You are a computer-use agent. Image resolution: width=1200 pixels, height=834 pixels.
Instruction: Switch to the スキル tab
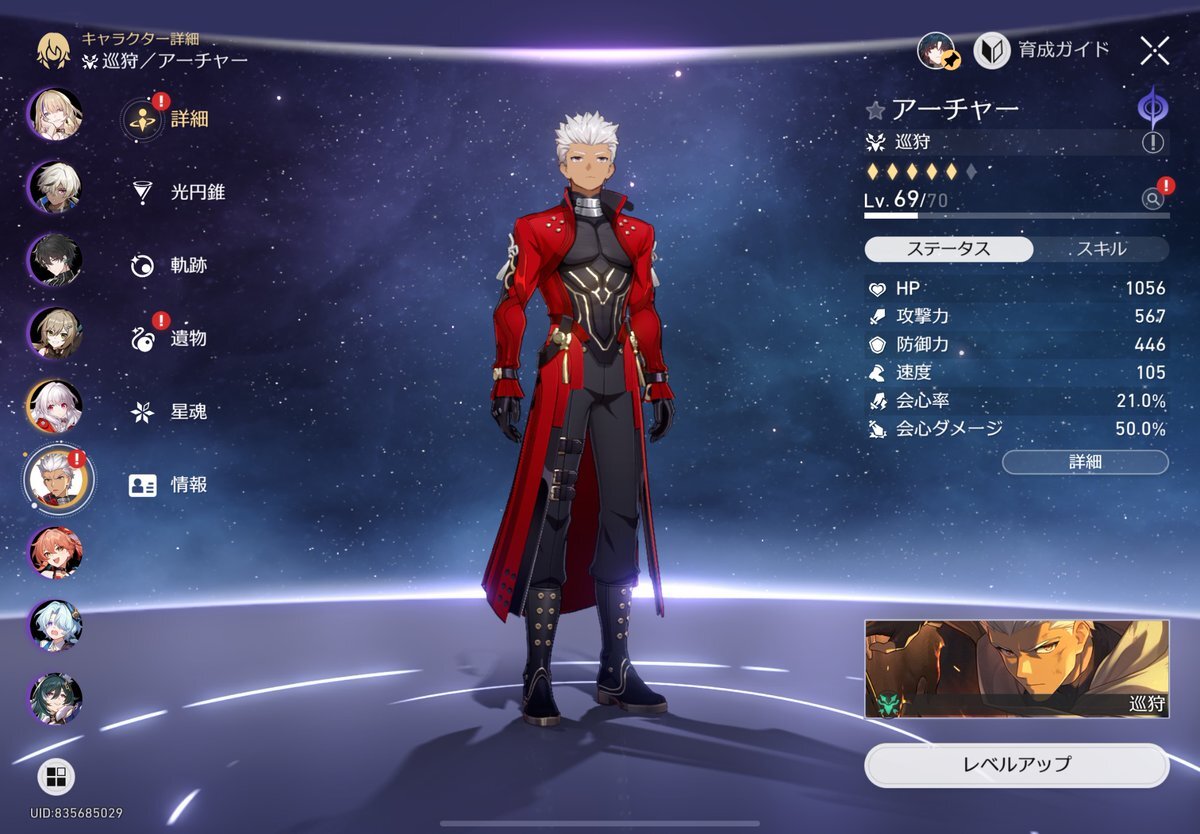point(1101,249)
